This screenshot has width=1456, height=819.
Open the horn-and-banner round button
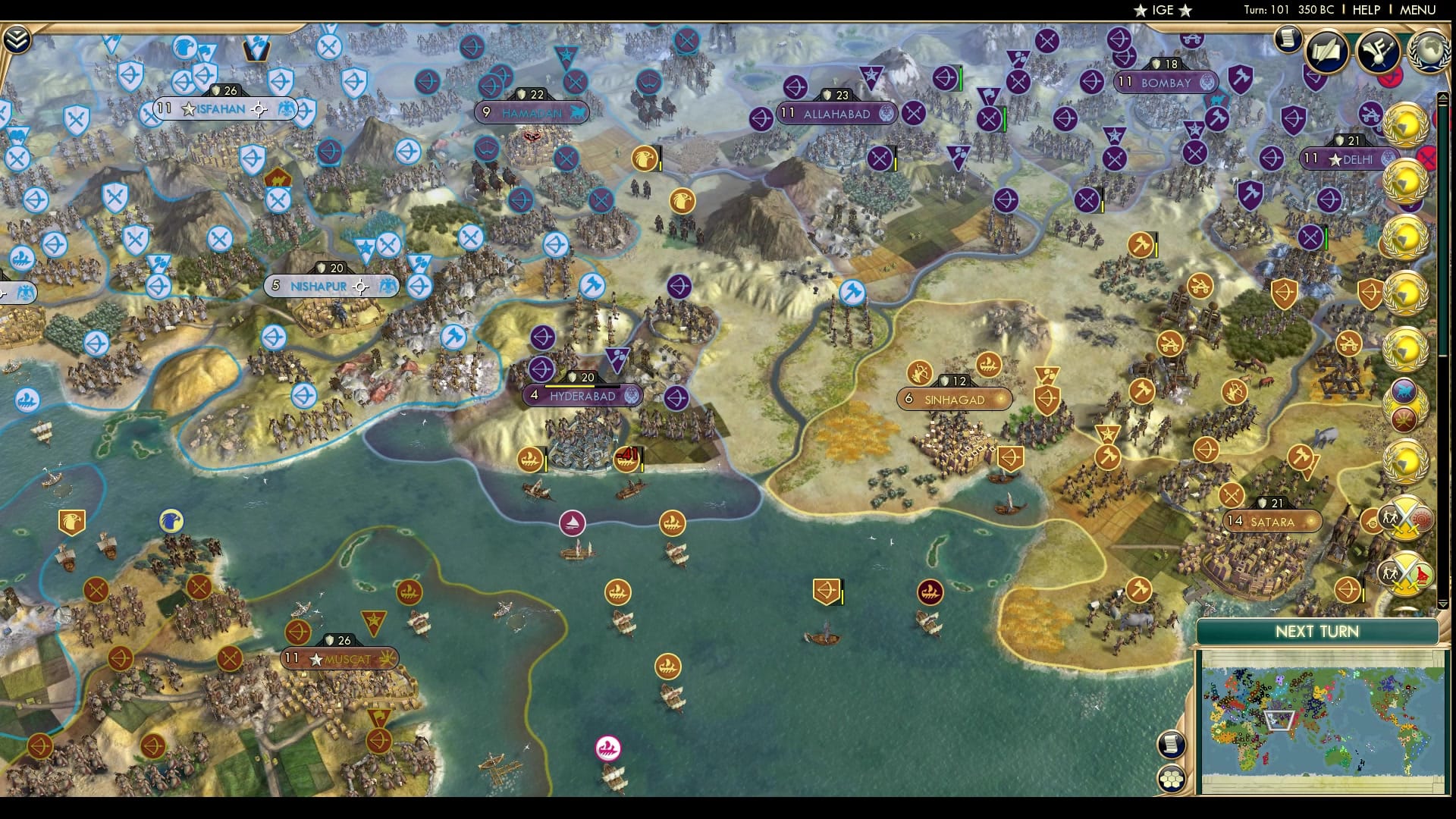pos(1377,52)
